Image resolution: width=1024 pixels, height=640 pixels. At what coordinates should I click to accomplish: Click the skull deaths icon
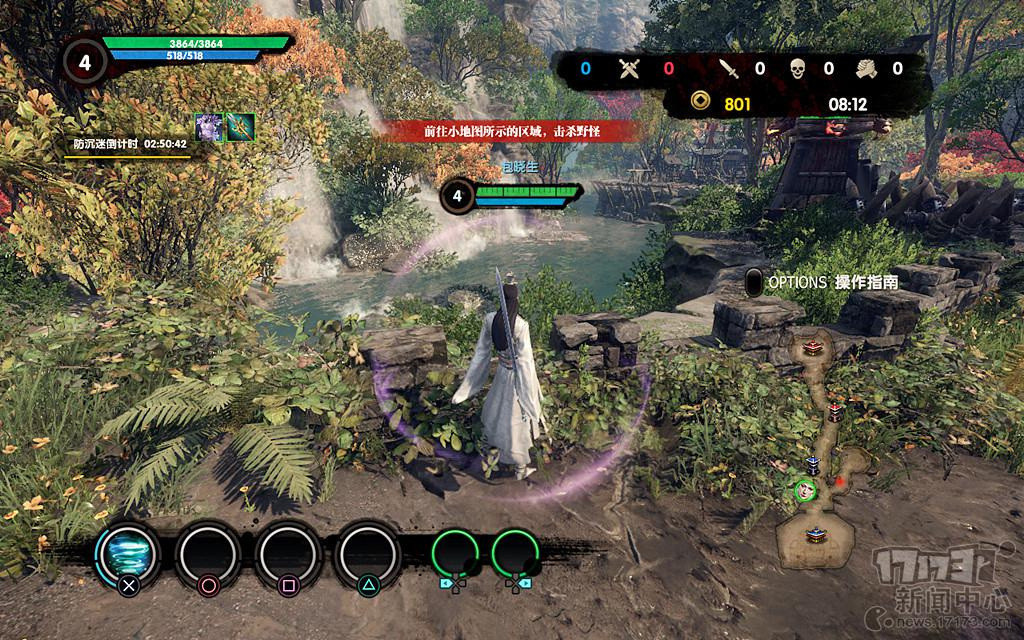point(797,68)
